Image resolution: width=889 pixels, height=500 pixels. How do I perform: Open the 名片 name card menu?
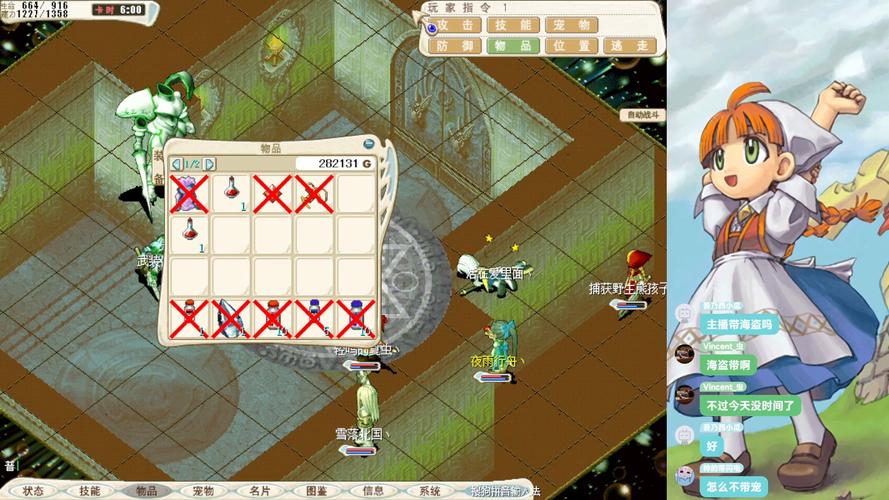260,491
